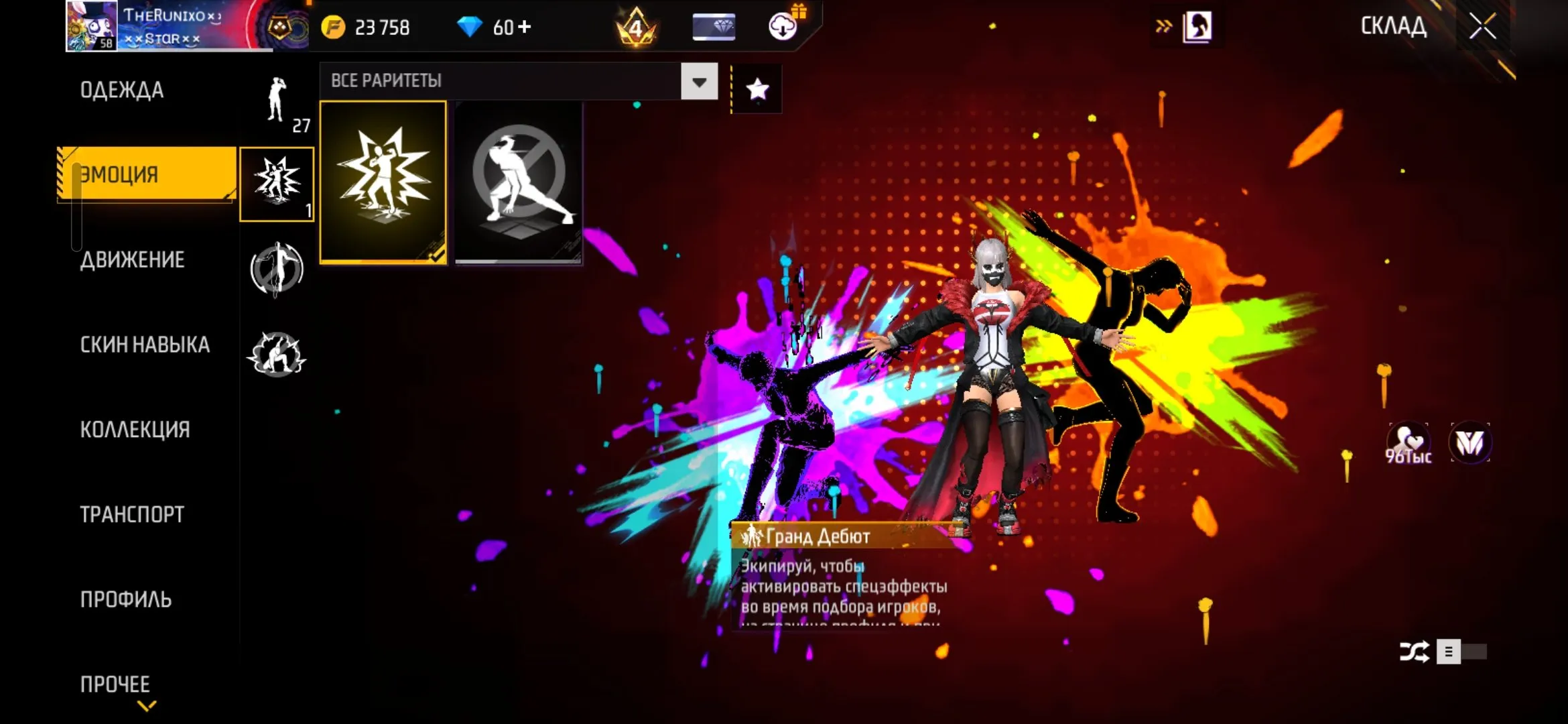1568x724 pixels.
Task: Select the explosion emote category icon
Action: click(x=277, y=181)
